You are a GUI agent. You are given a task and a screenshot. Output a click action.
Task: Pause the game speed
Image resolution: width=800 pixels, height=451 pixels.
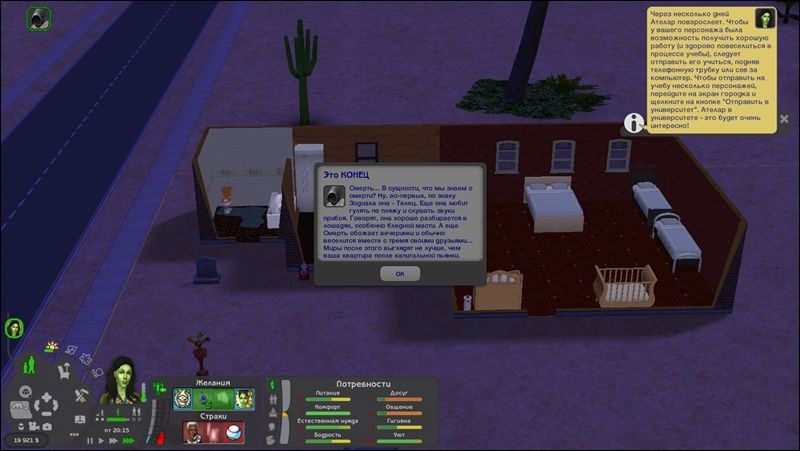click(90, 440)
